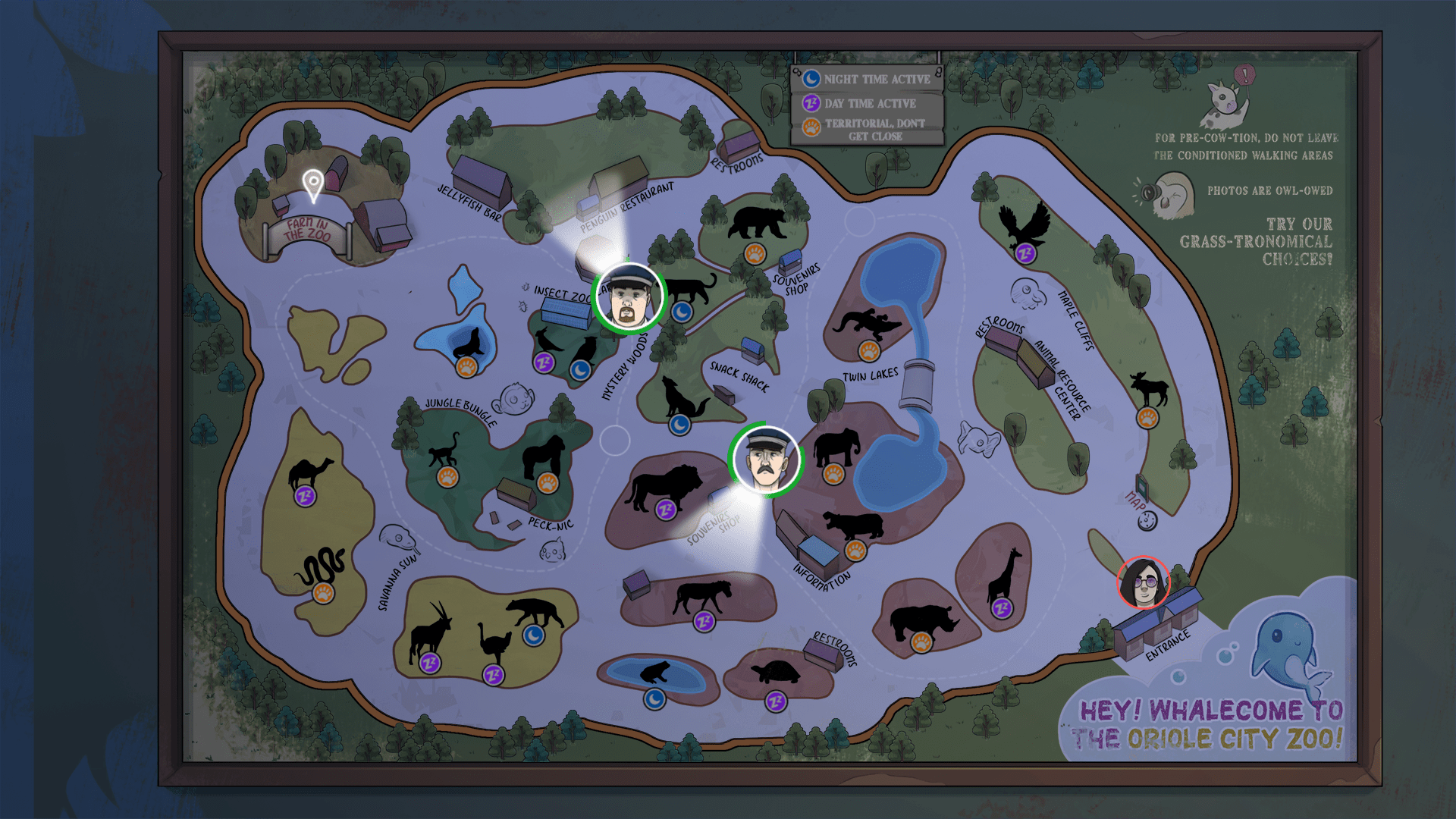Click the camel's purple sleep icon

[x=305, y=497]
